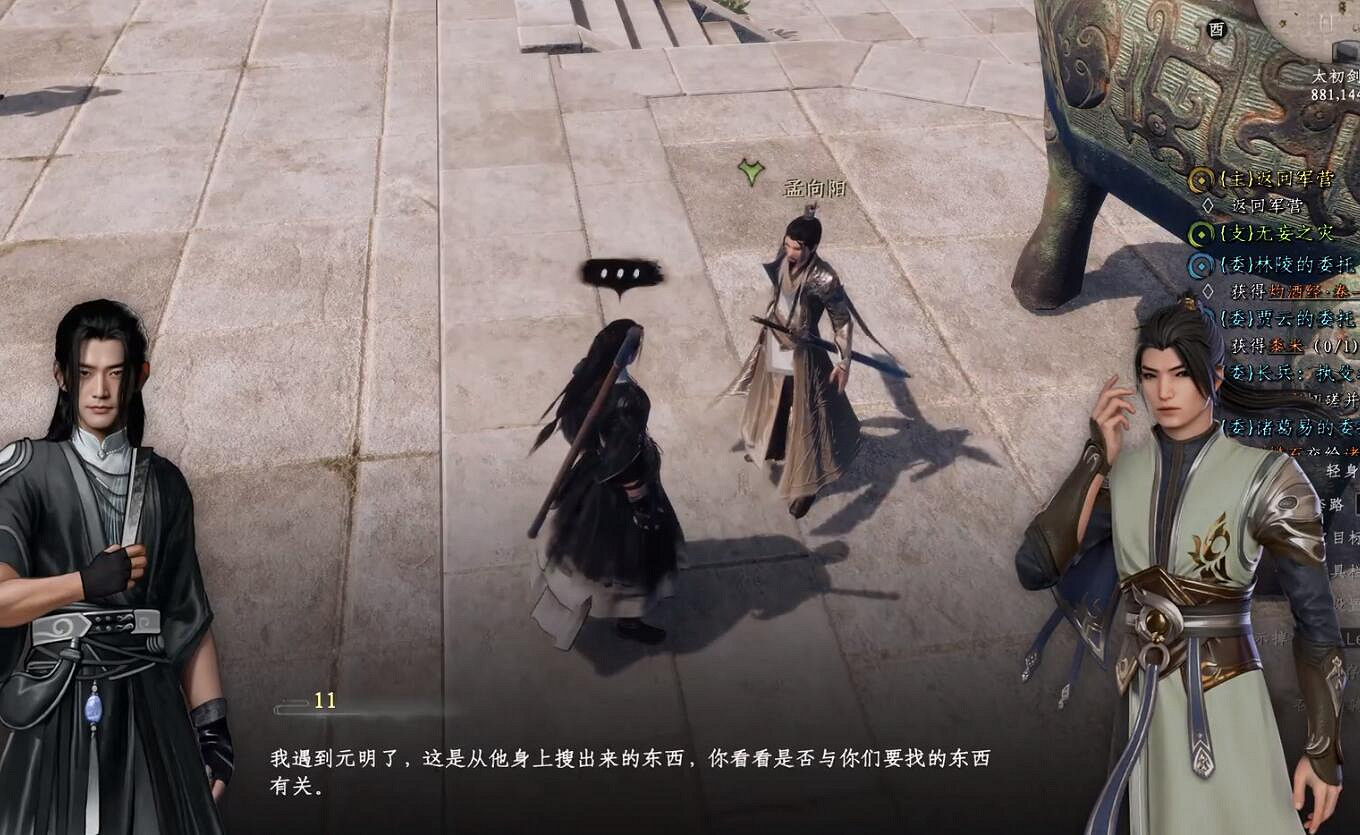Click the 获得黍米 (0/1) objective link
This screenshot has height=835, width=1360.
click(x=1288, y=347)
